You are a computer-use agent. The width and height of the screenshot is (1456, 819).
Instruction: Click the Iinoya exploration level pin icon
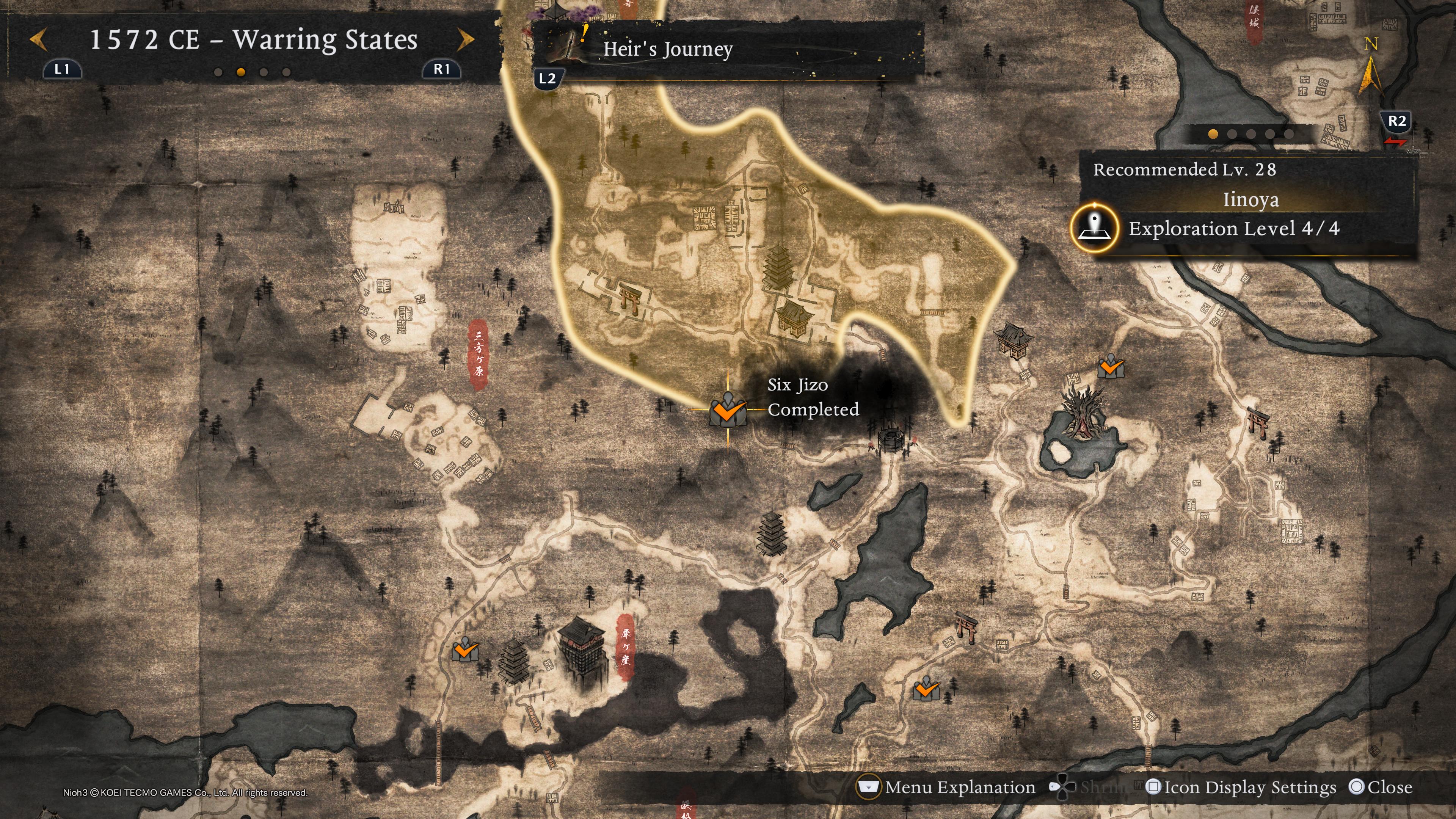[x=1094, y=228]
